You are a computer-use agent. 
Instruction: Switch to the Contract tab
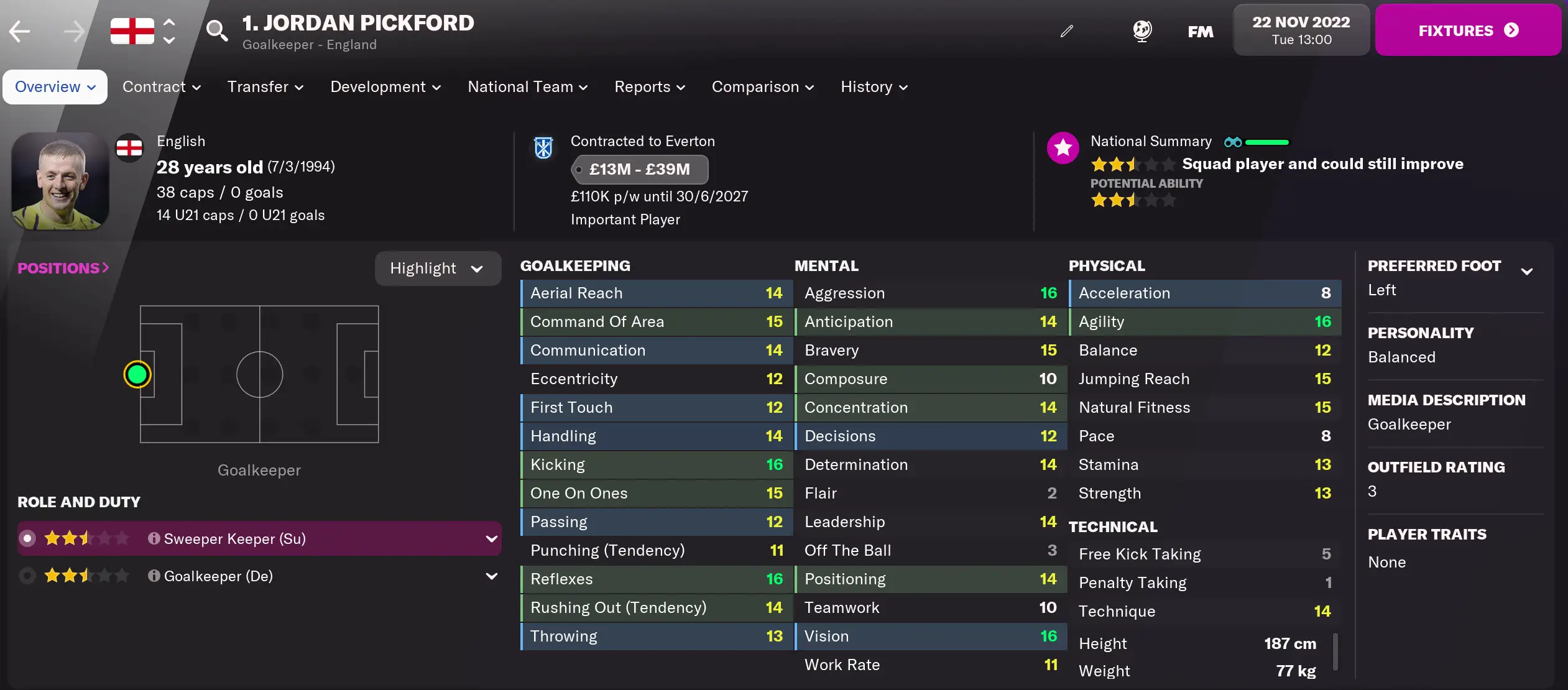pyautogui.click(x=160, y=87)
